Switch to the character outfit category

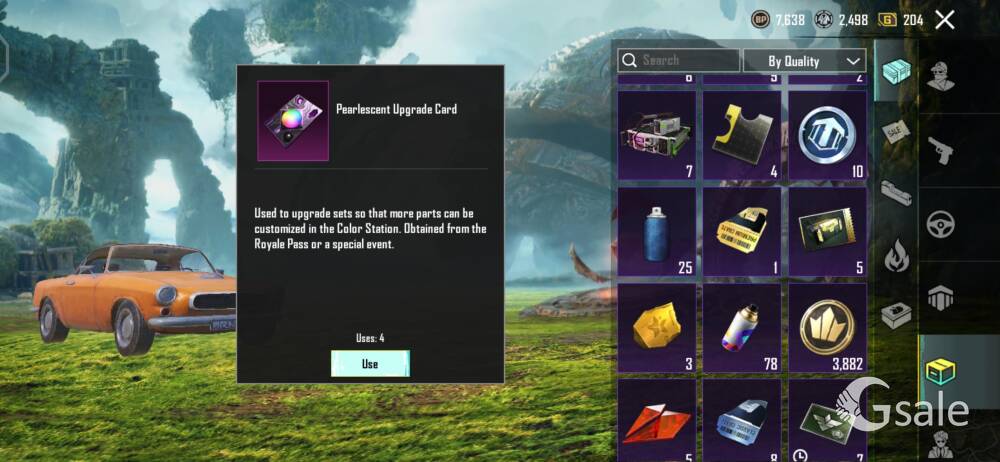pyautogui.click(x=941, y=77)
